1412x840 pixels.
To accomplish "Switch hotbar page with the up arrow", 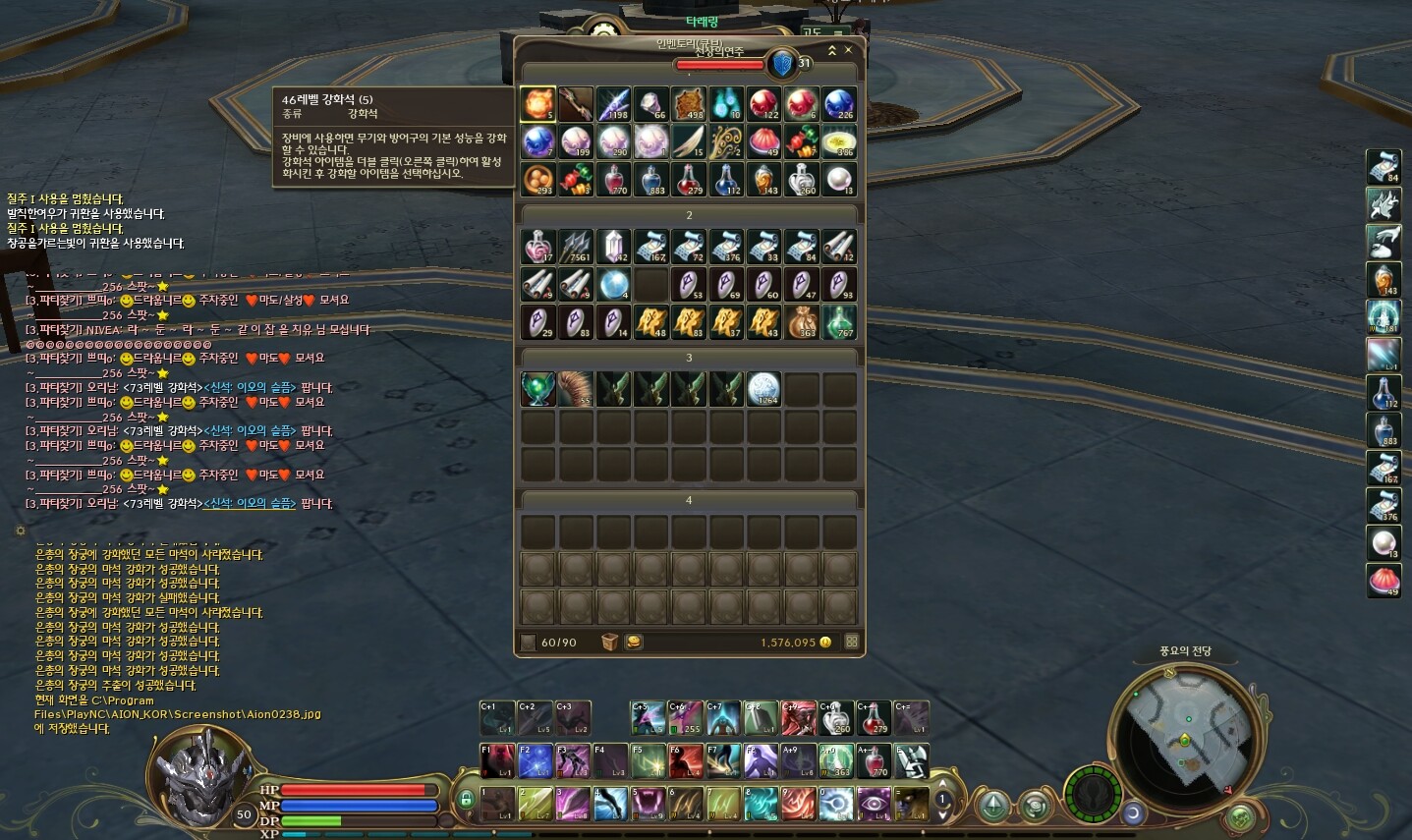I will (942, 784).
